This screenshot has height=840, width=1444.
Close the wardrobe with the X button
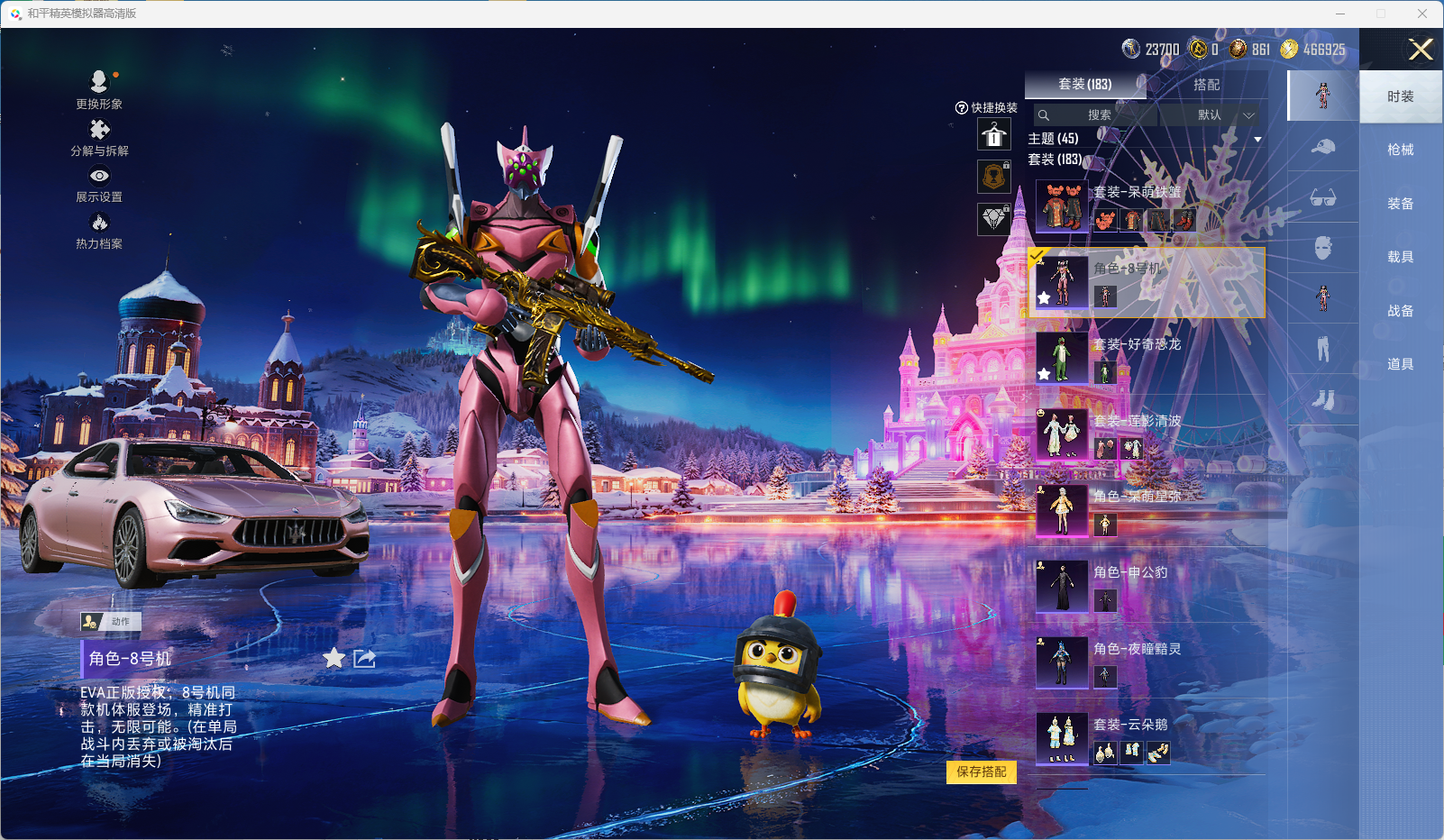[x=1421, y=50]
